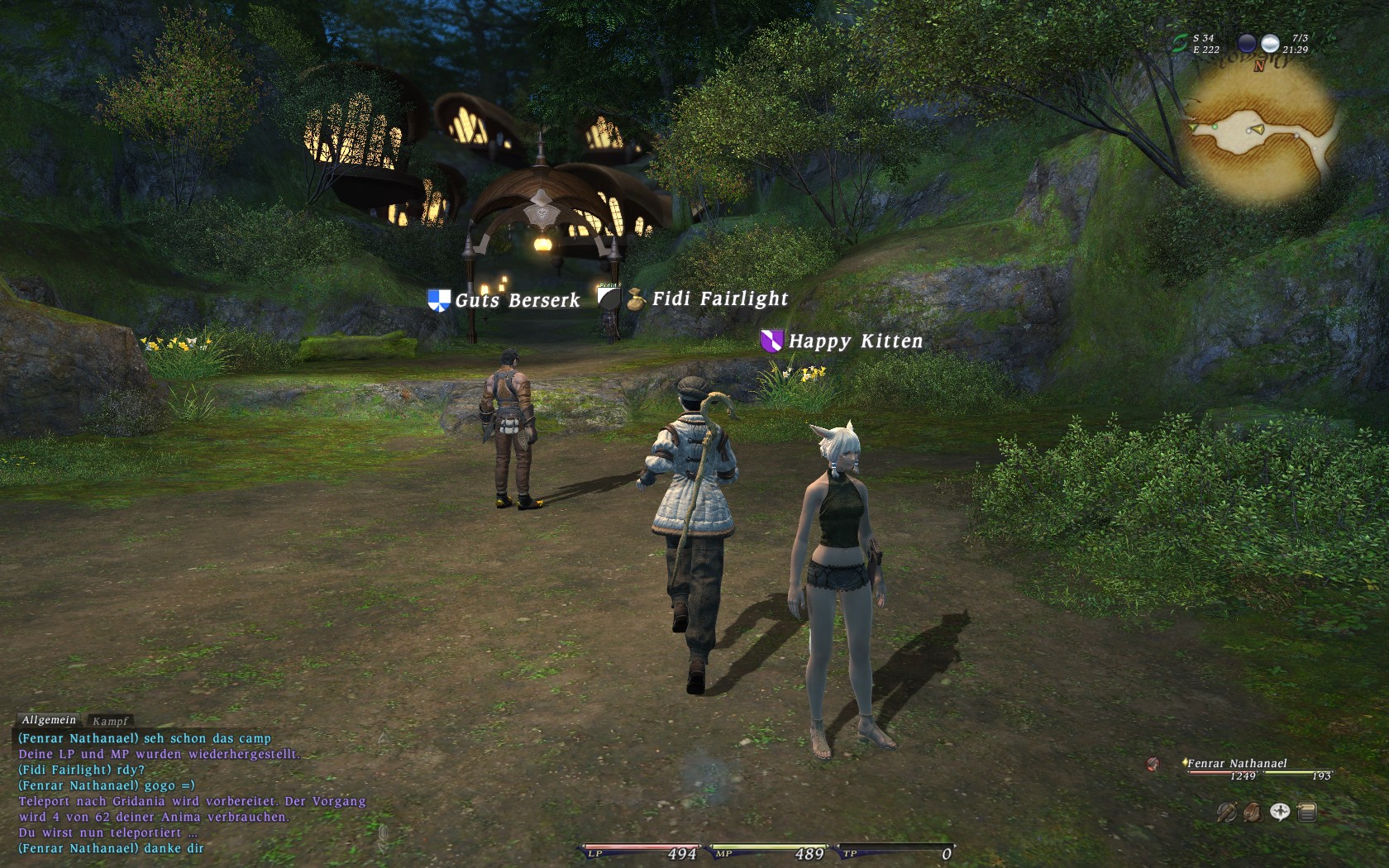The image size is (1389, 868).
Task: Toggle the sword-and-scabbard weapon stance icon
Action: [1227, 813]
